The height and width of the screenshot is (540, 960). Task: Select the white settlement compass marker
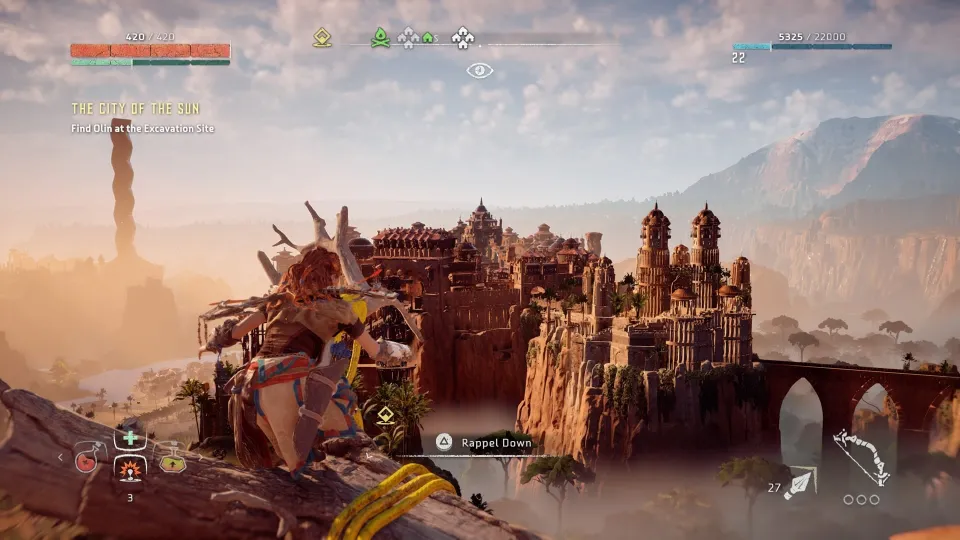(x=462, y=39)
